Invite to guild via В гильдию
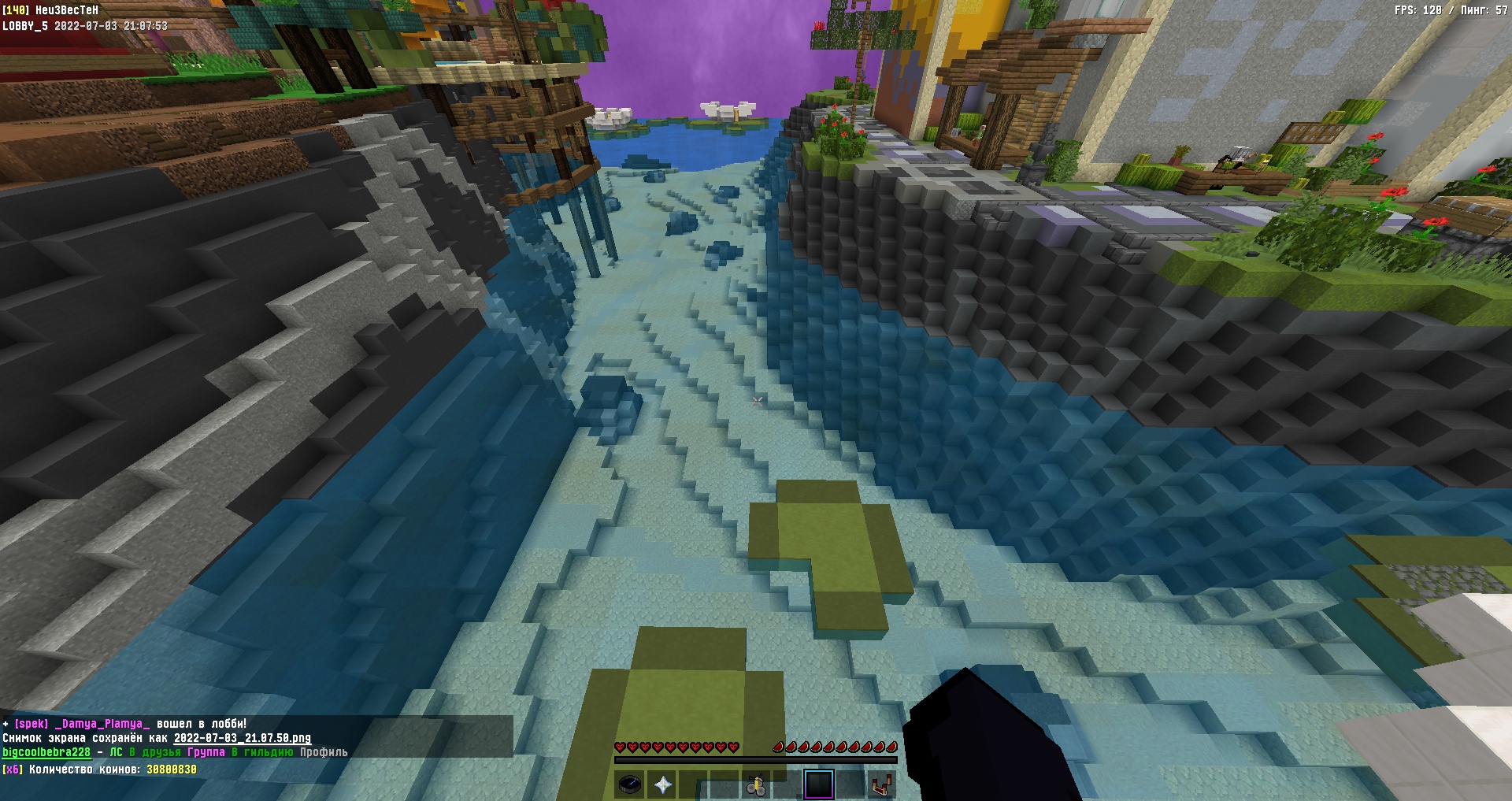 (262, 752)
